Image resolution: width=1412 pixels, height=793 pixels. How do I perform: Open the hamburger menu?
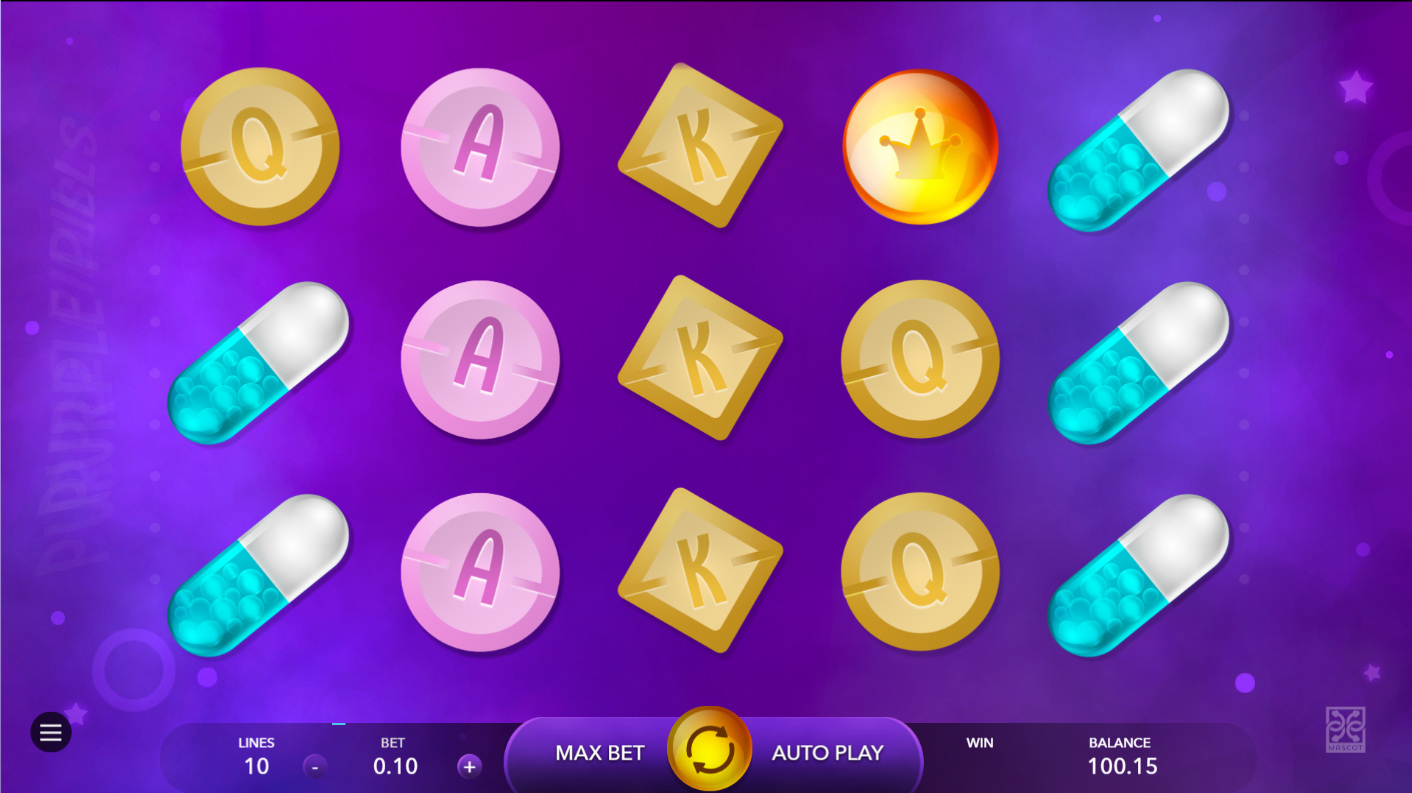click(x=51, y=733)
